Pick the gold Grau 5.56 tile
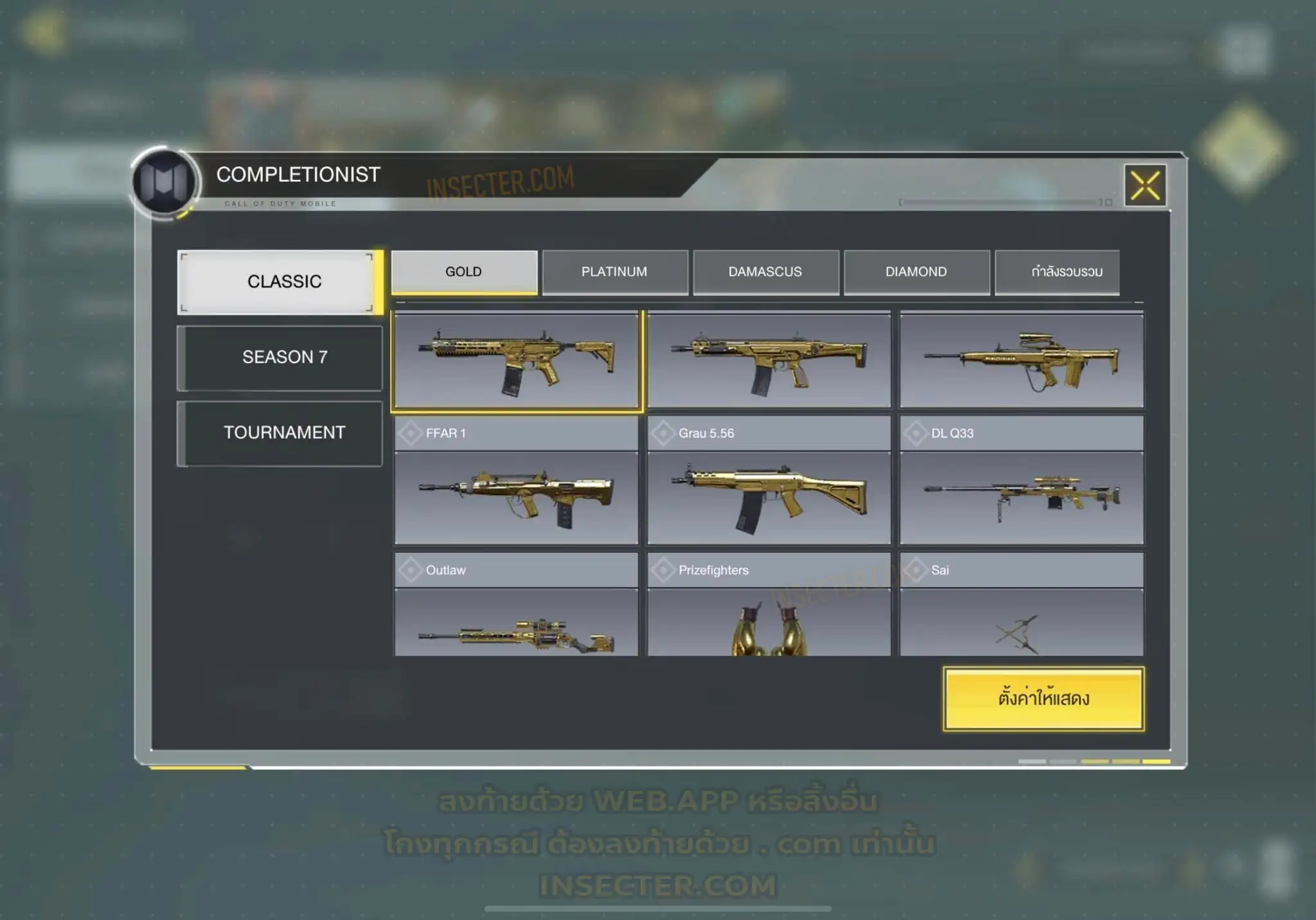Screen dimensions: 1316x920 point(769,497)
